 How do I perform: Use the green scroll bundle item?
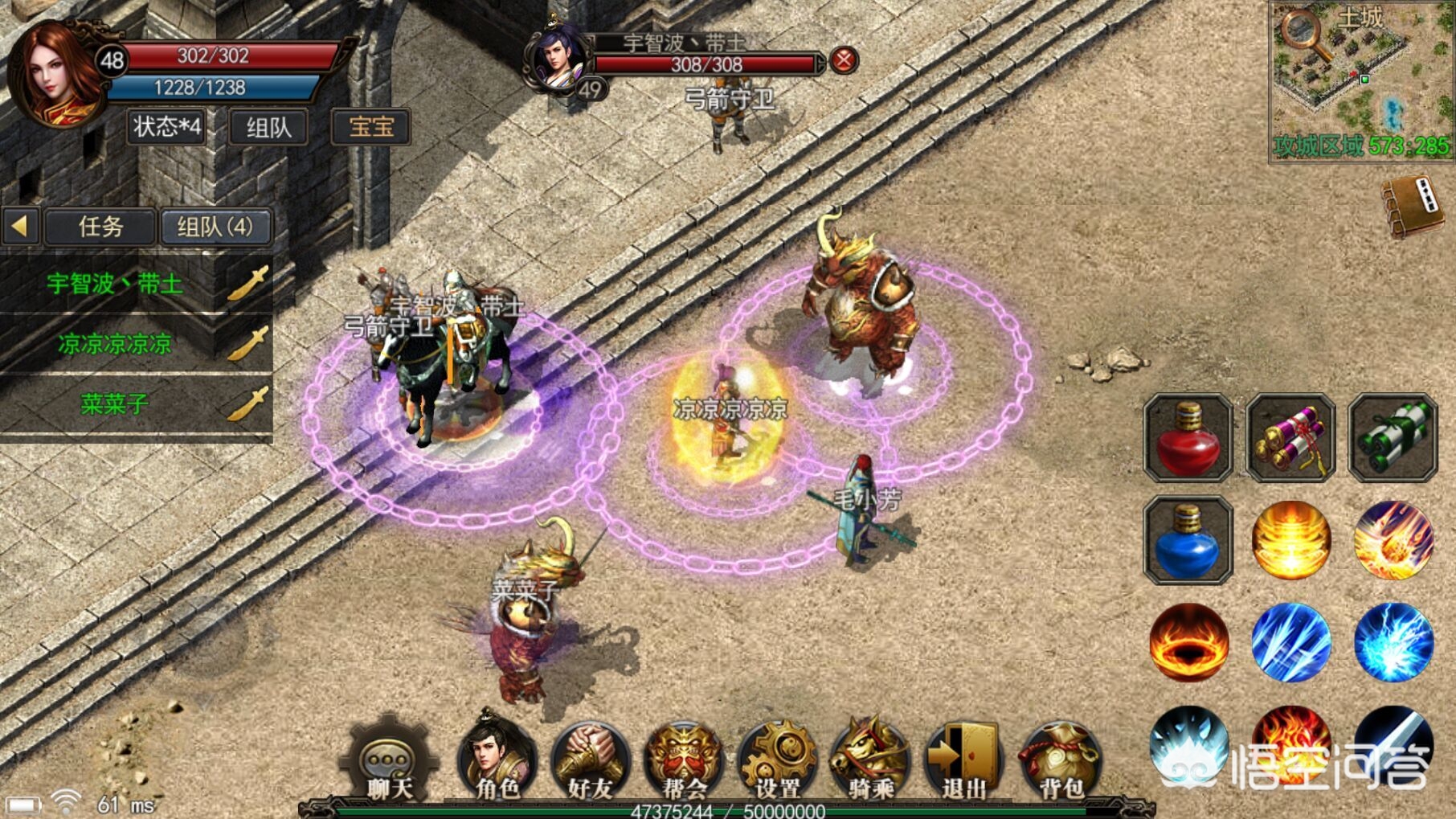coord(1393,438)
